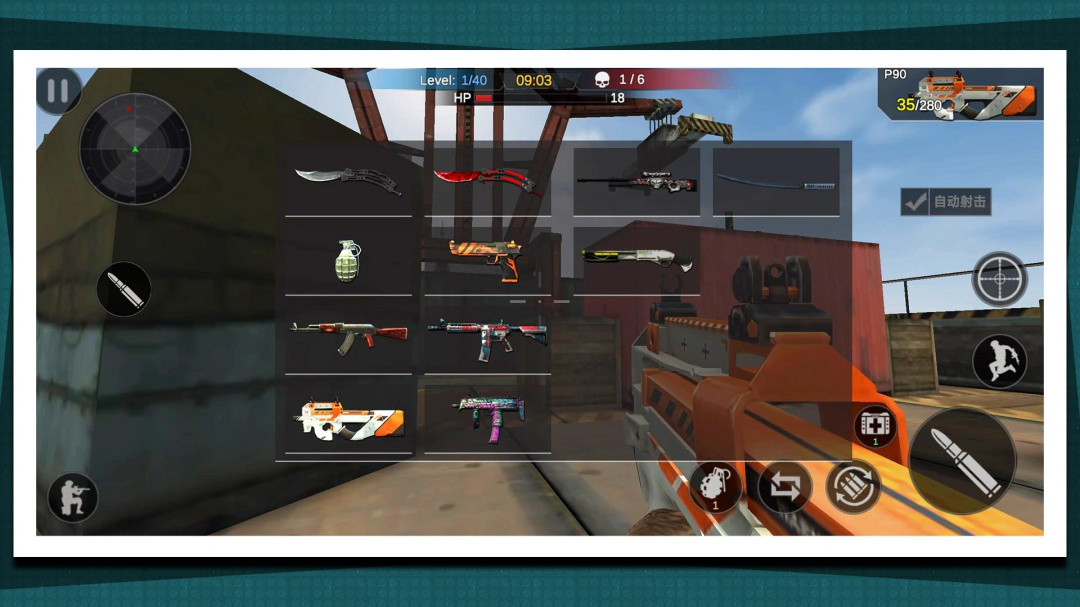Screen dimensions: 1080x607
Task: Select the red and blue M4 rifle
Action: pyautogui.click(x=487, y=337)
